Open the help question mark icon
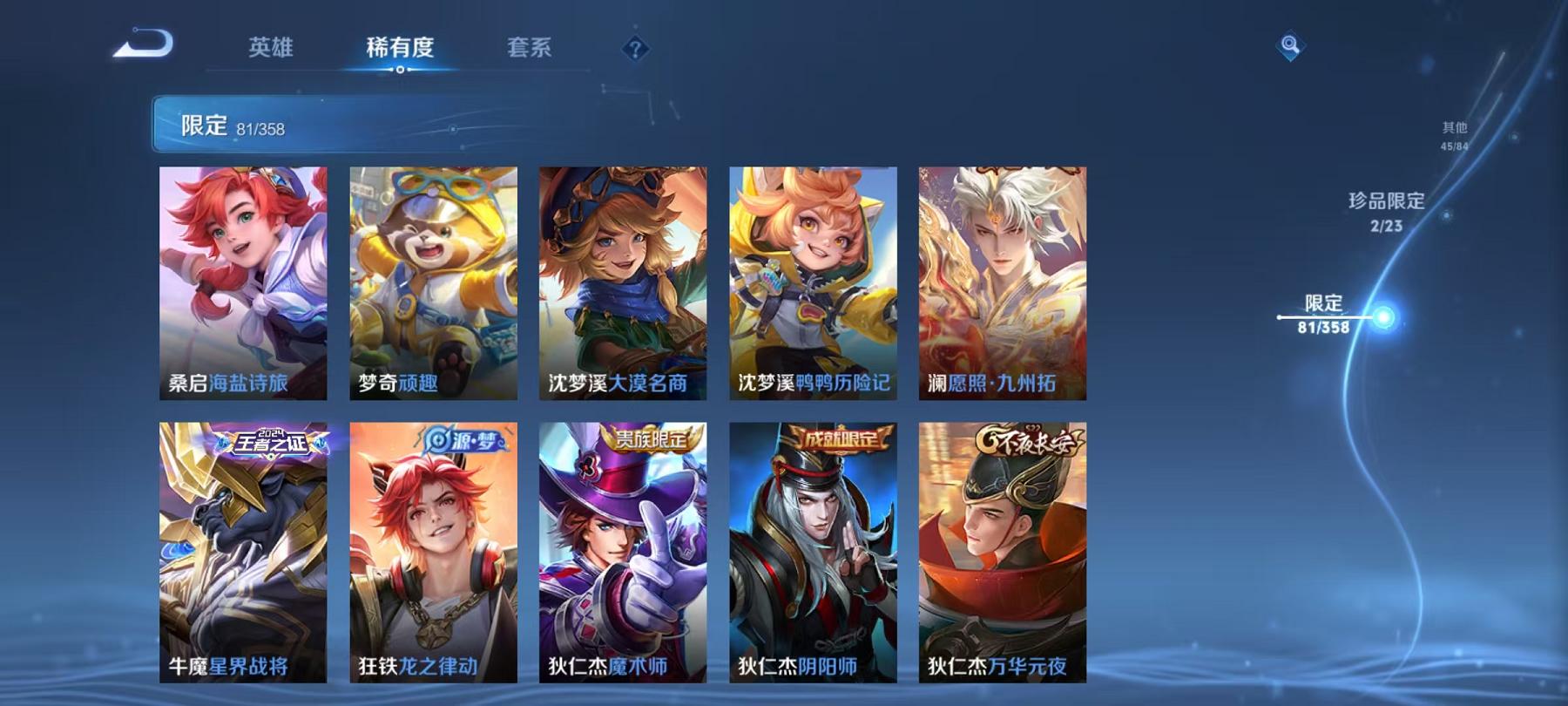 click(x=639, y=50)
